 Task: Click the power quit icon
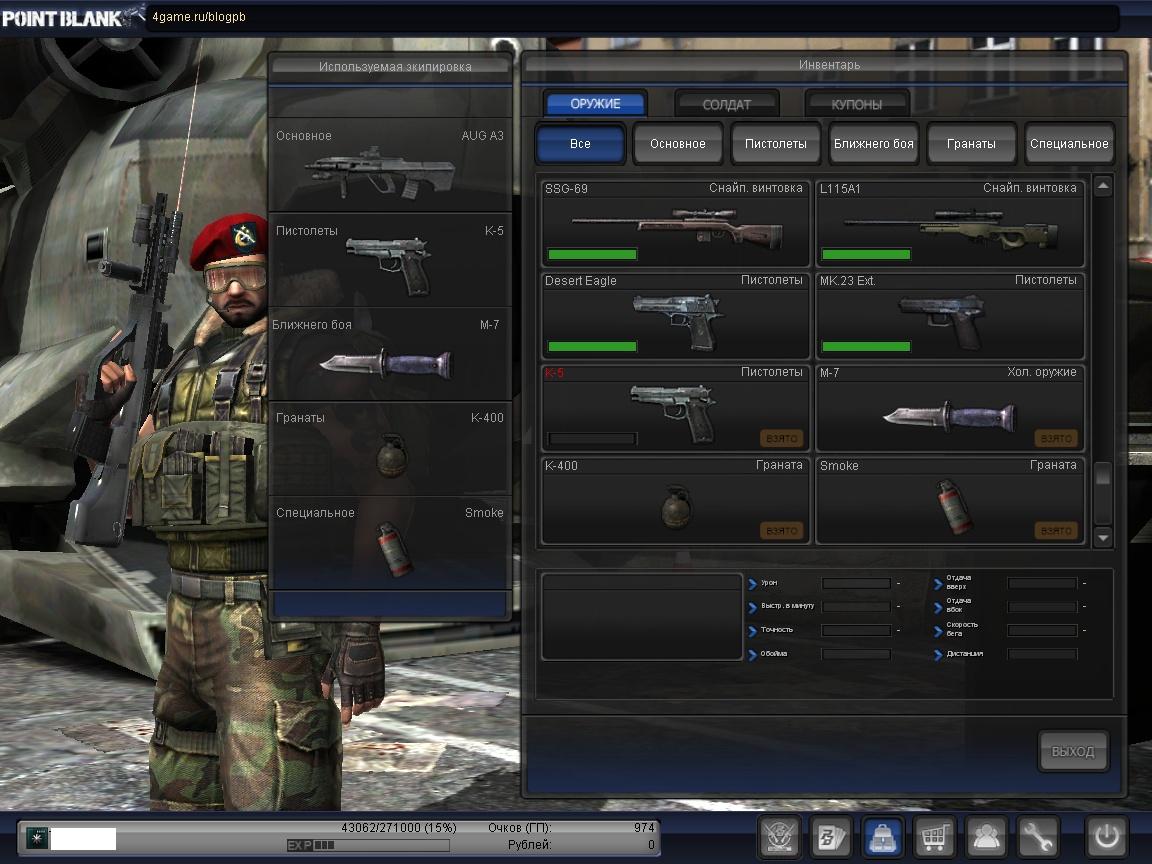(x=1107, y=836)
